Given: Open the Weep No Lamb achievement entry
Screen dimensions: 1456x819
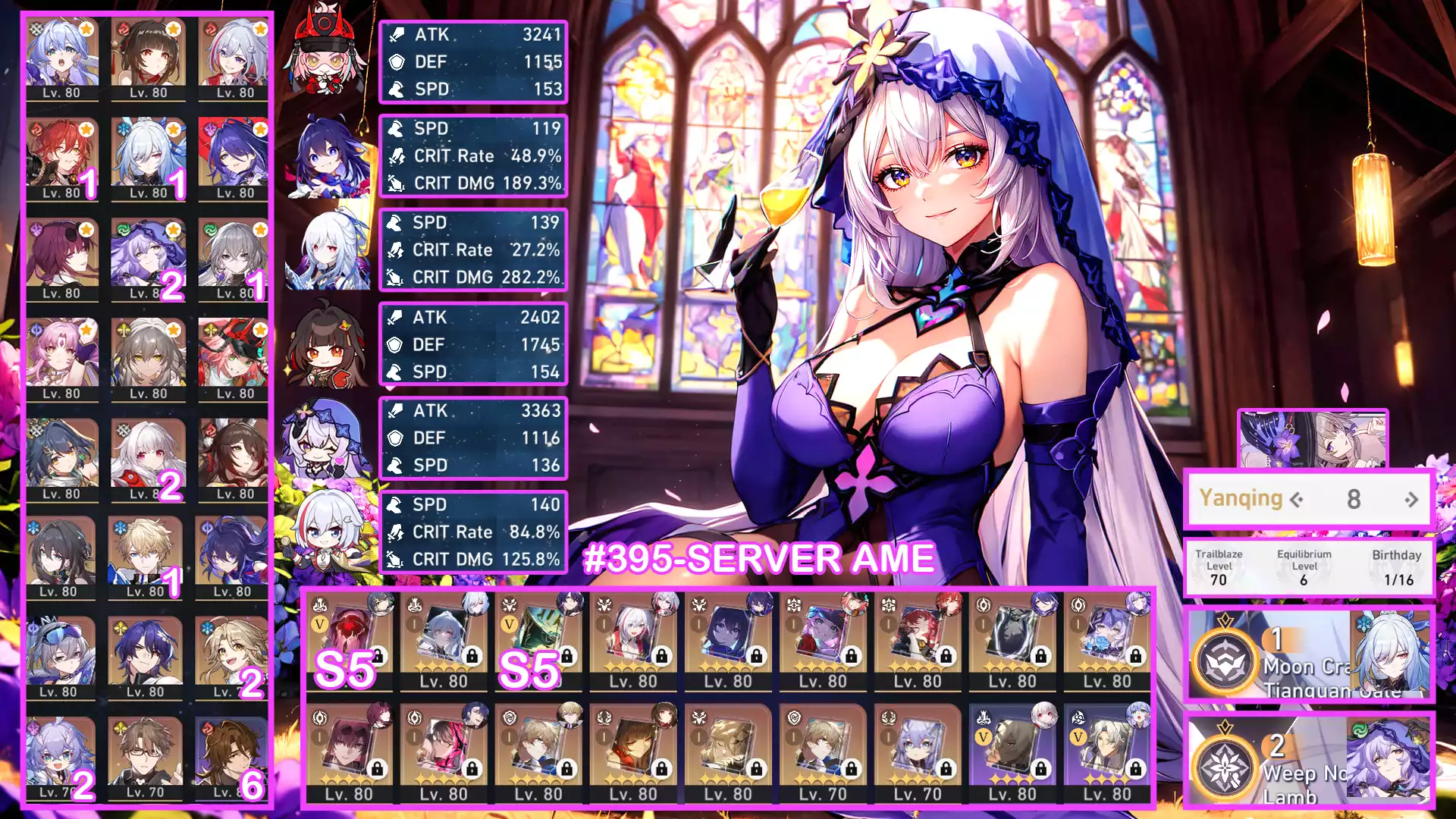Looking at the screenshot, I should (1309, 761).
